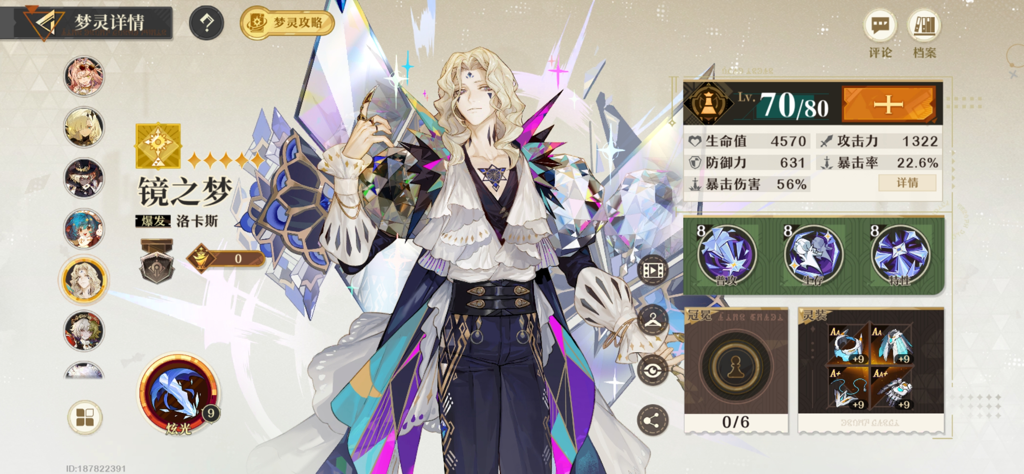Show stat 详情 details
This screenshot has width=1024, height=474.
[x=907, y=183]
